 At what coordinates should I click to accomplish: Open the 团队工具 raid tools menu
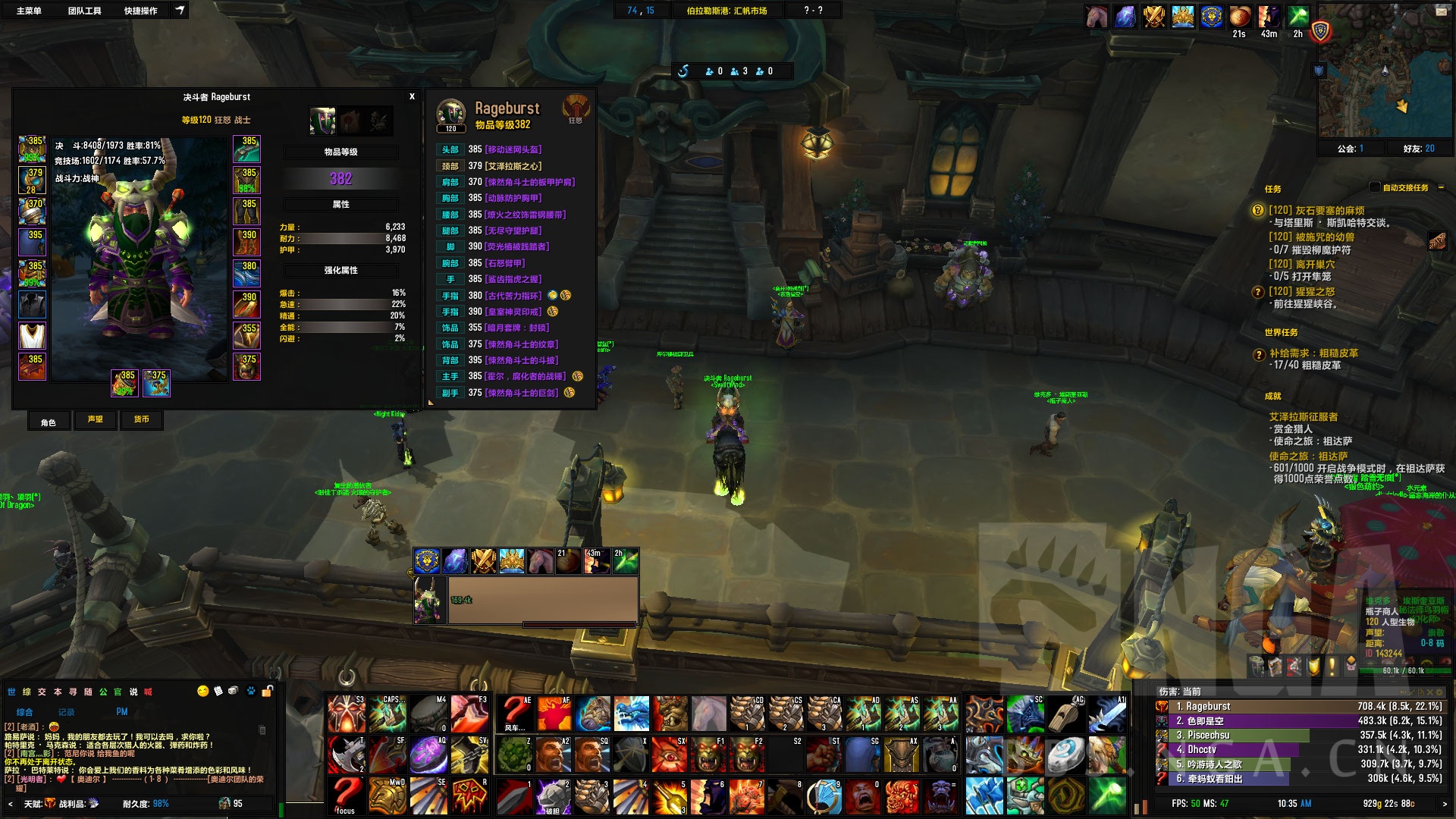84,11
